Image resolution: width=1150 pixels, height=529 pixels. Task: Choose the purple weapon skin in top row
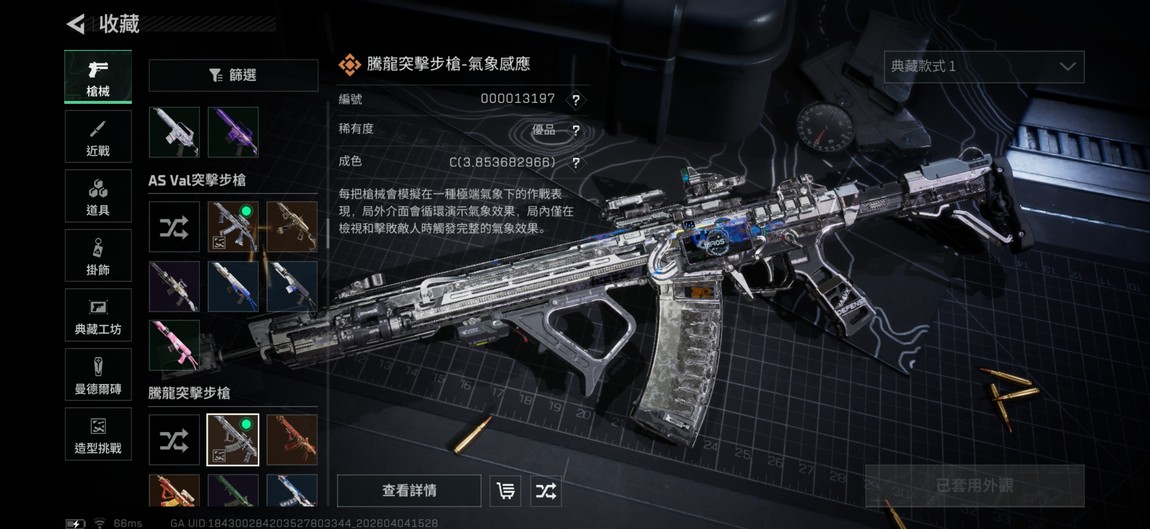click(233, 132)
